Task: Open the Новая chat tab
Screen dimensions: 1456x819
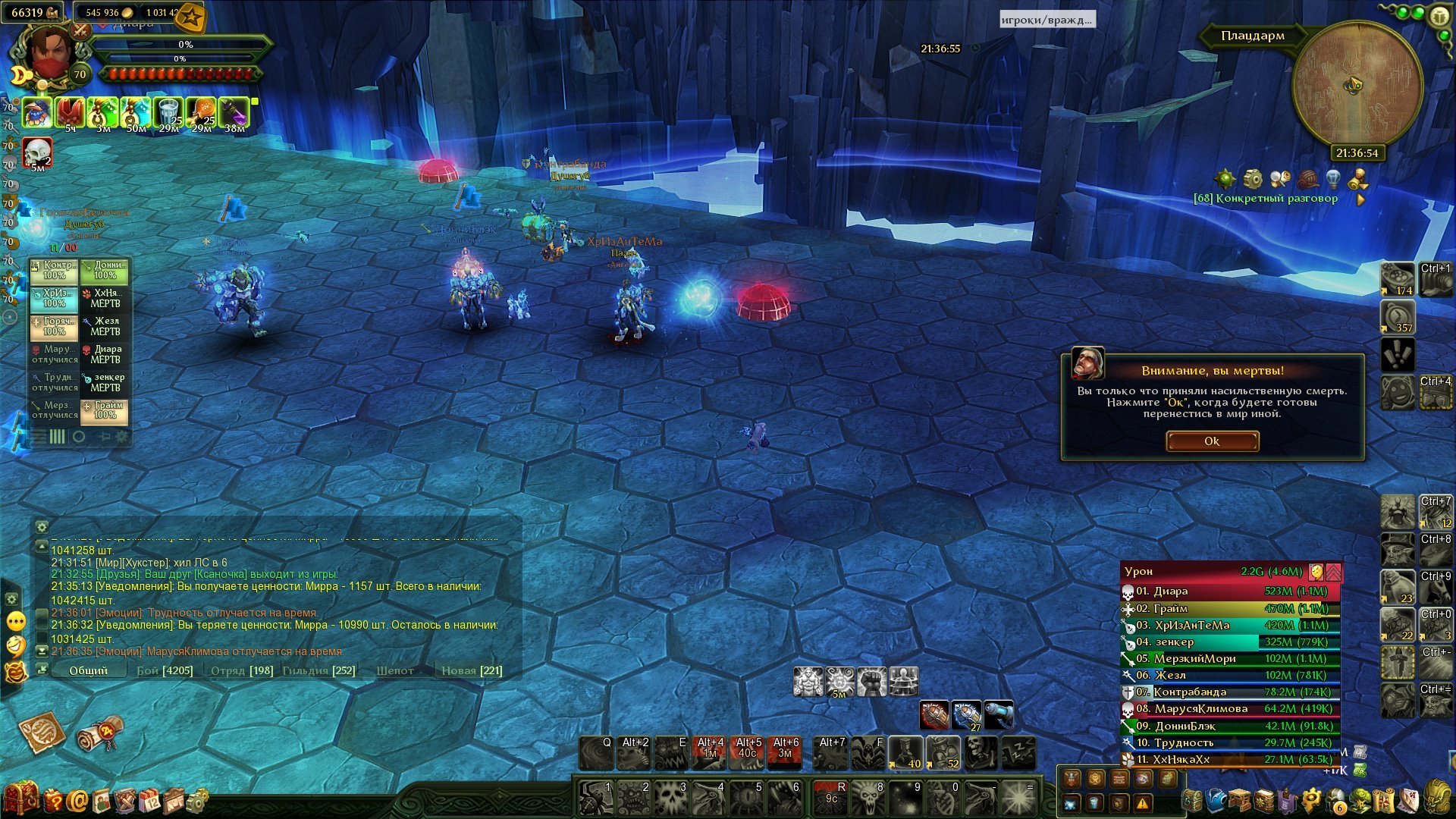Action: [x=472, y=670]
